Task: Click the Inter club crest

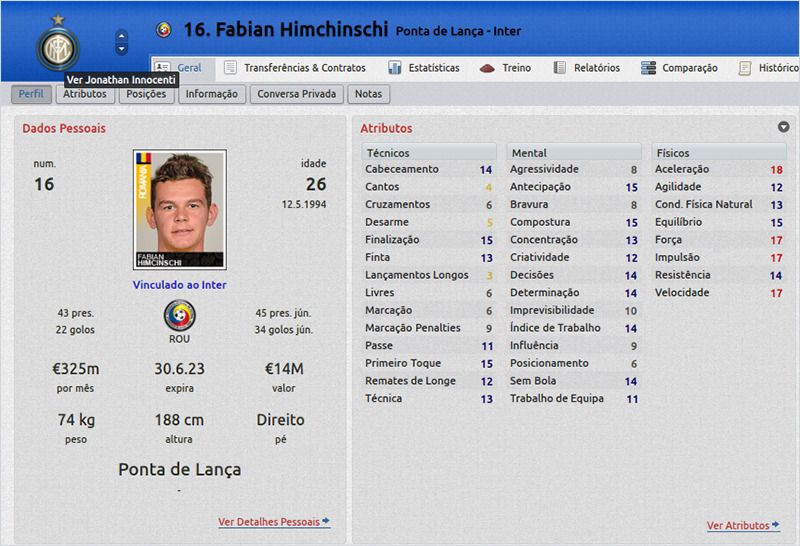Action: coord(57,45)
